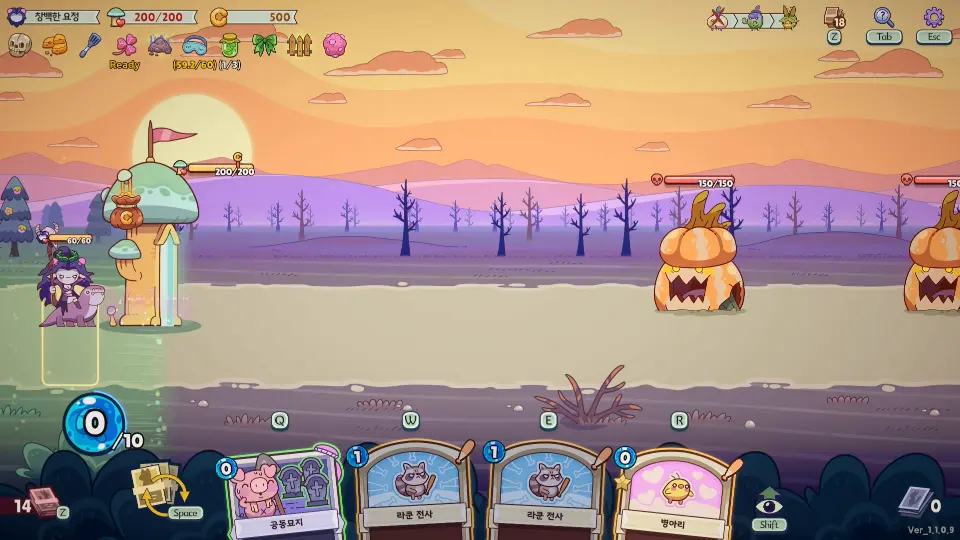Activate the pink clover relic marked Ready
Viewport: 960px width, 540px height.
(125, 46)
